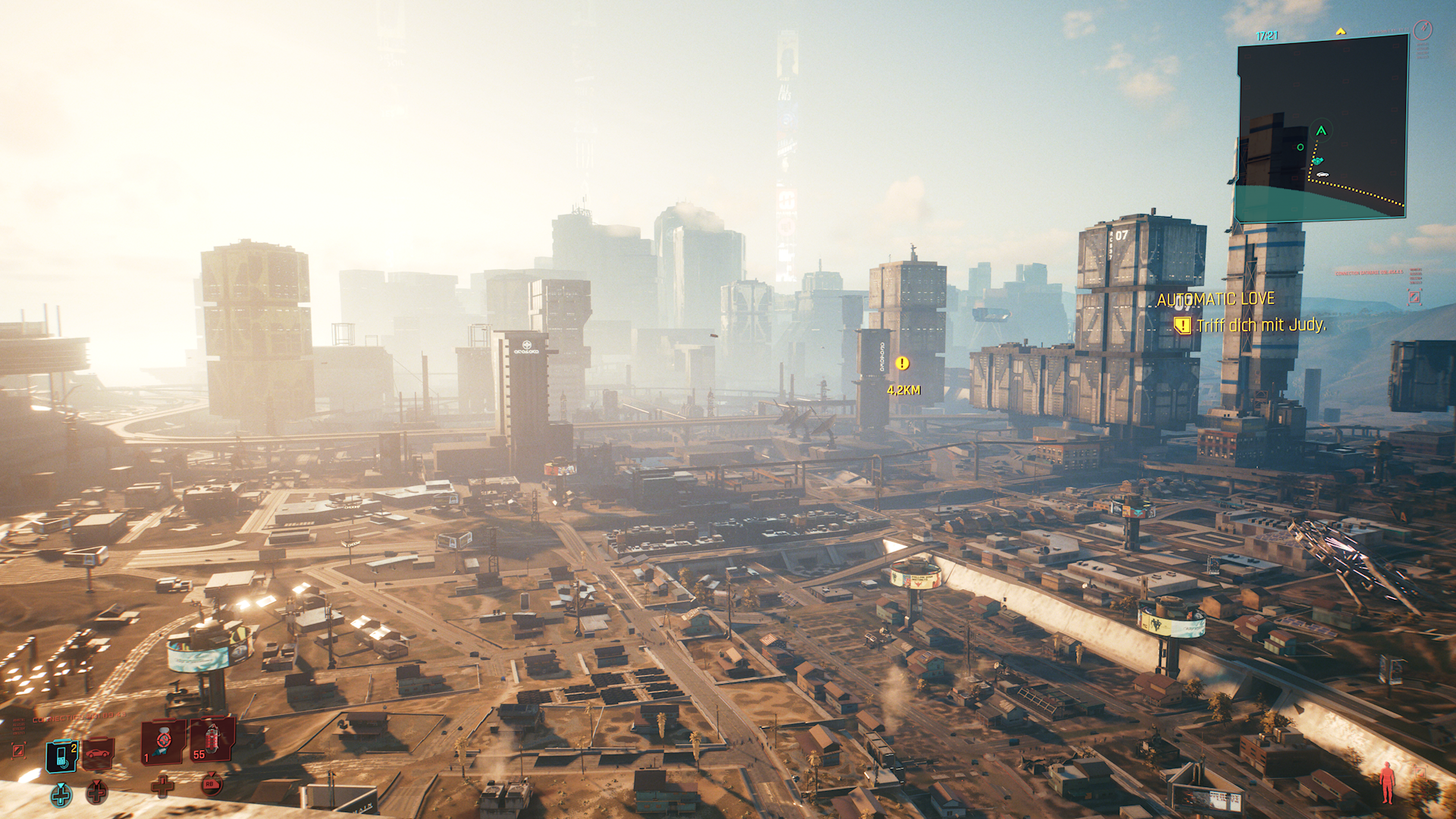1456x819 pixels.
Task: Click the white car marker on minimap
Action: 1323,175
